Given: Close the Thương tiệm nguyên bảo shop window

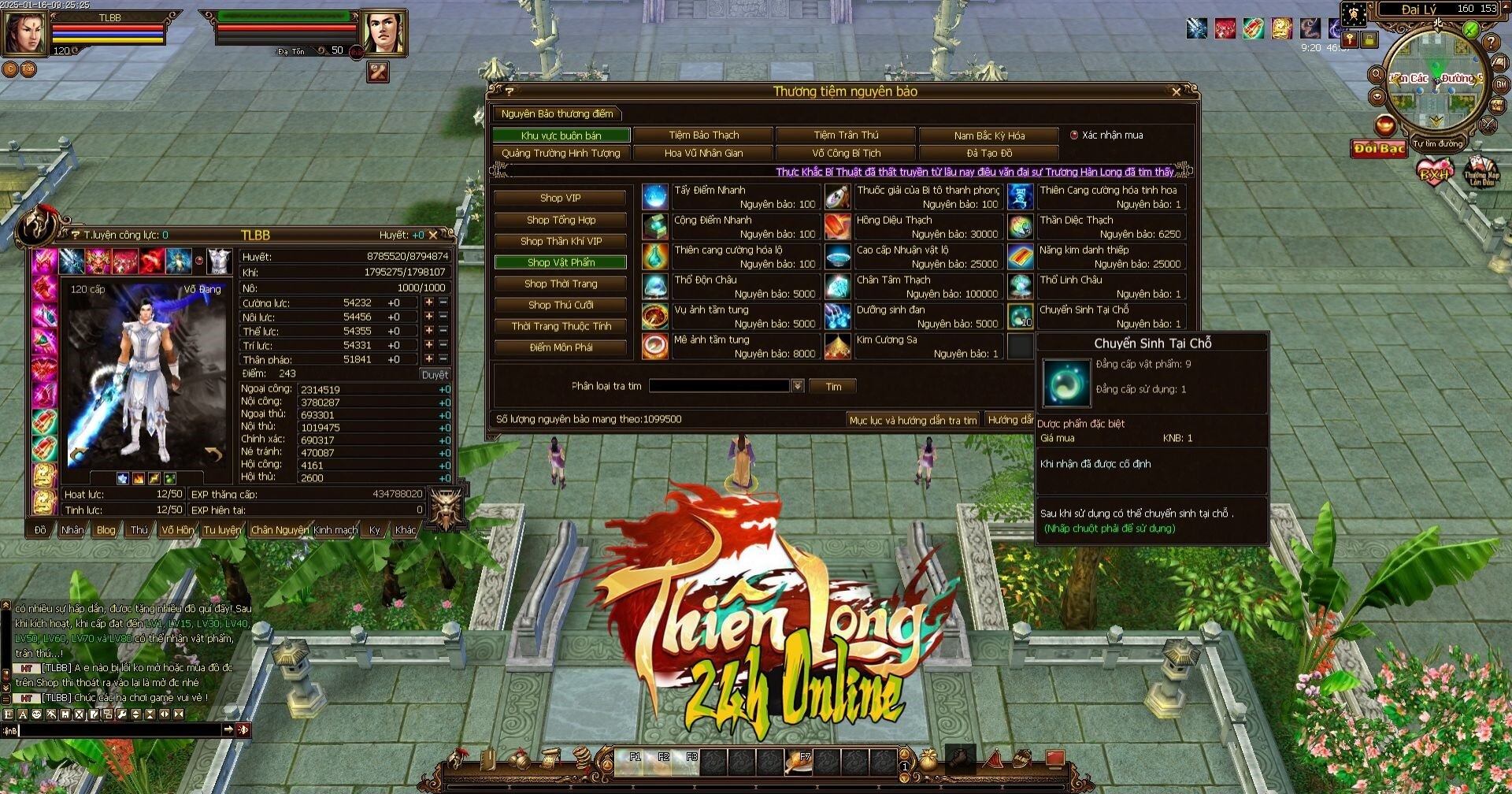Looking at the screenshot, I should point(1177,92).
